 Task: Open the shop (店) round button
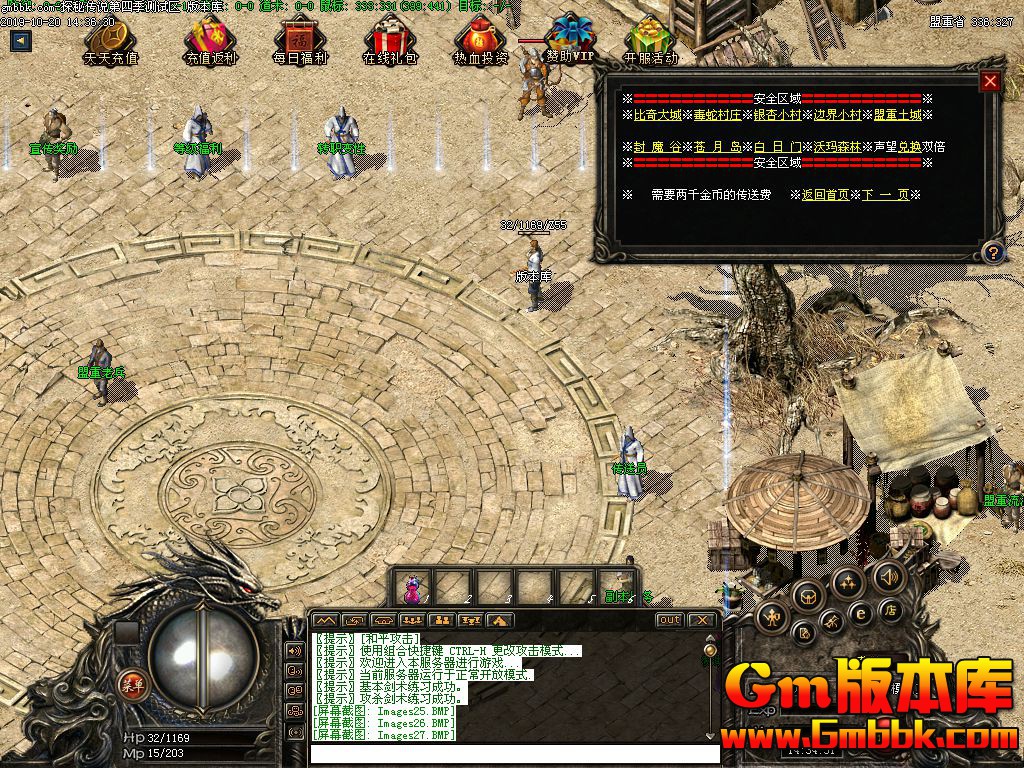coord(889,610)
